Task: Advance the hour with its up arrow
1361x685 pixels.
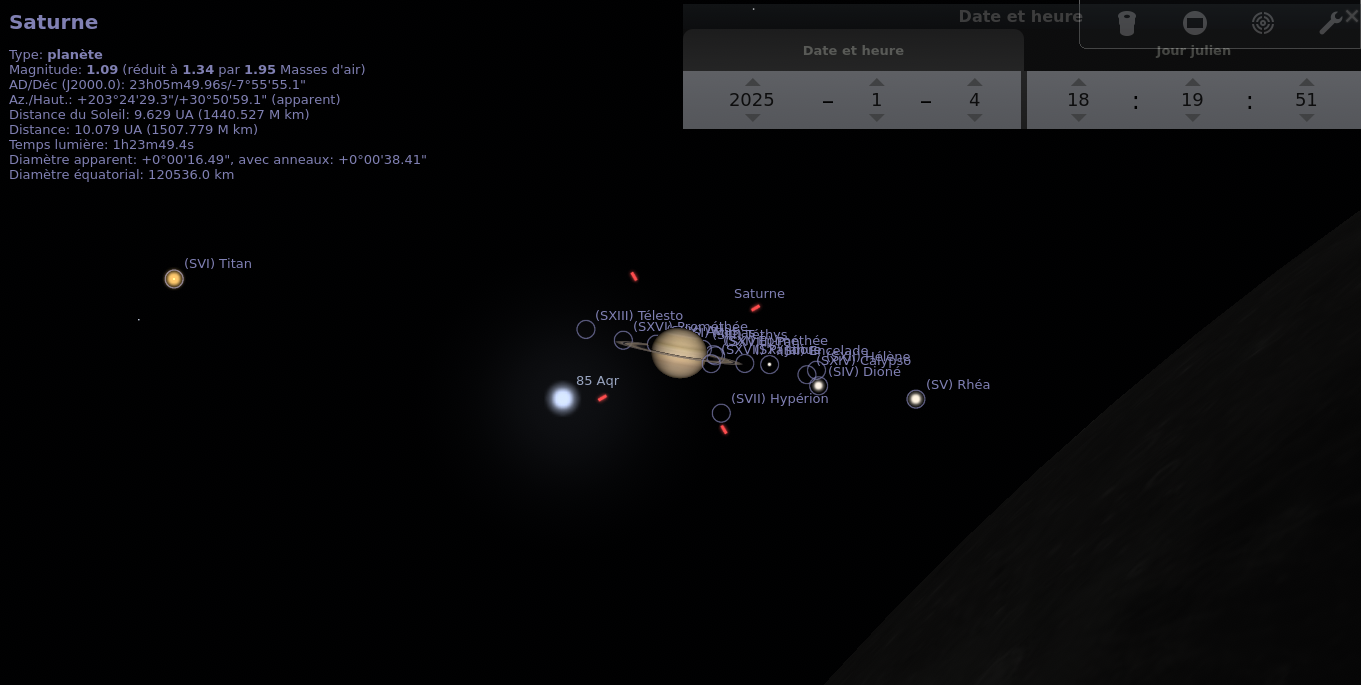Action: coord(1078,83)
